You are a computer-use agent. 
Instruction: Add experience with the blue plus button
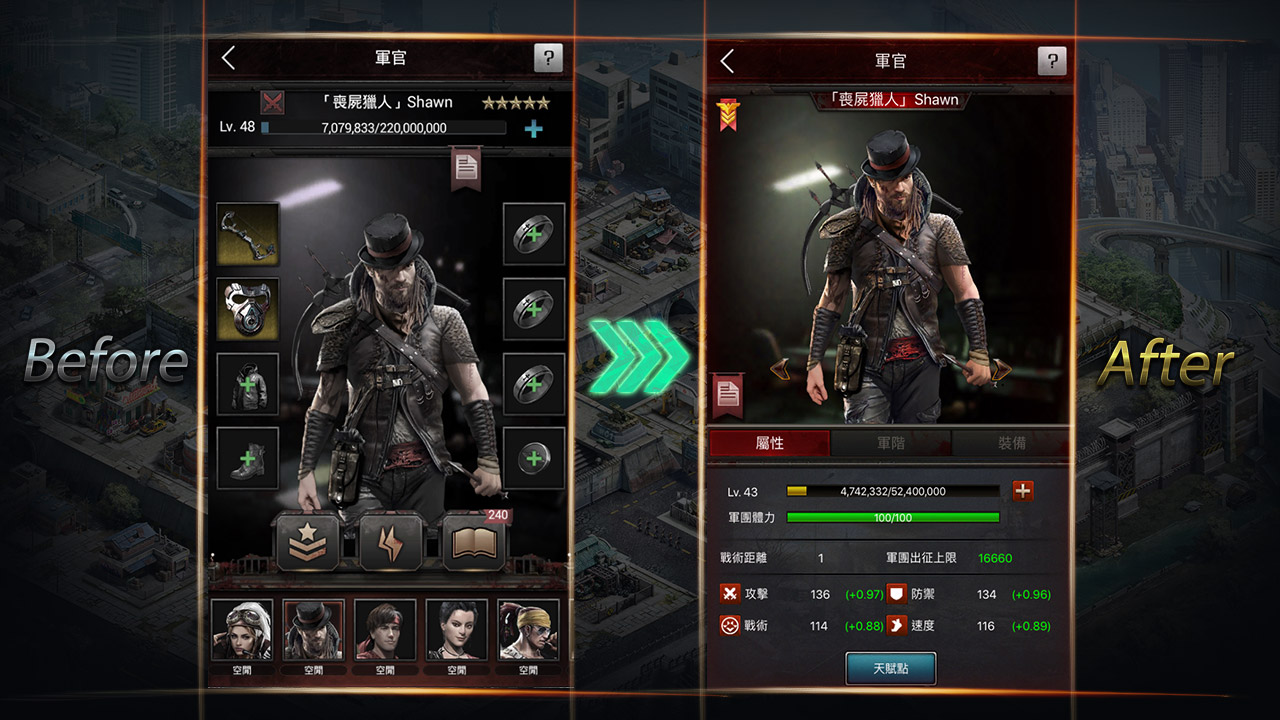pos(534,129)
